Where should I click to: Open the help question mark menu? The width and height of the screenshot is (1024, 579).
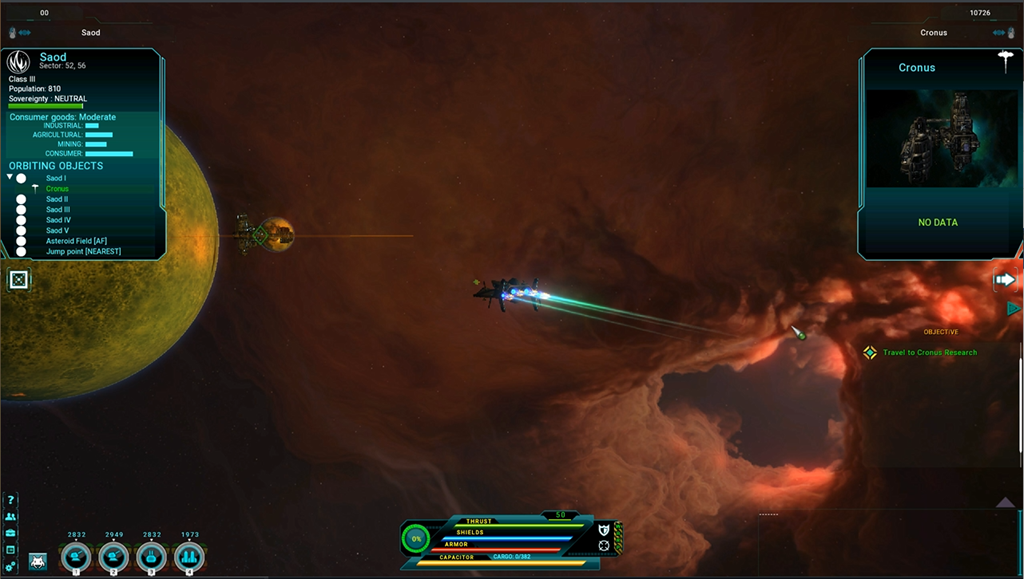coord(11,501)
